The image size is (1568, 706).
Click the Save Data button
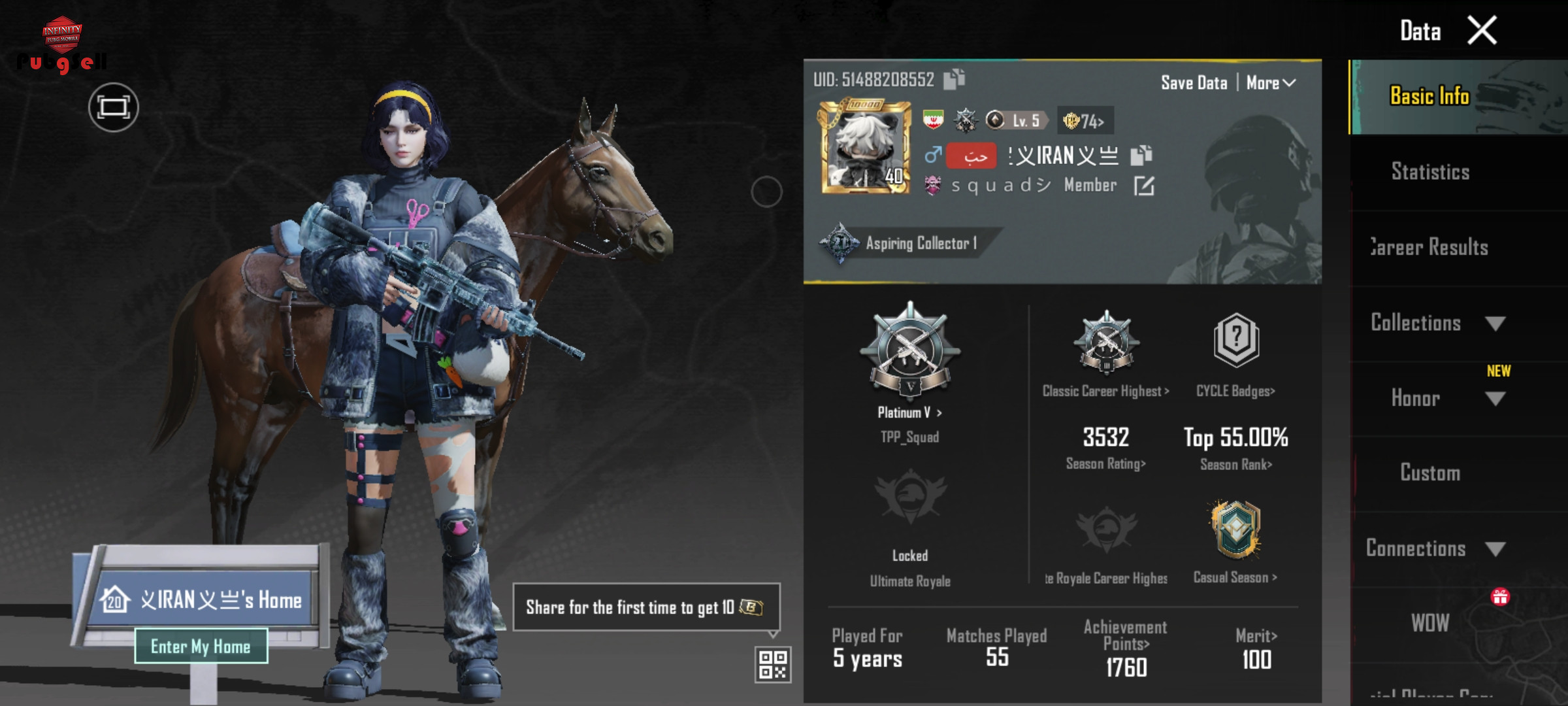click(1194, 83)
